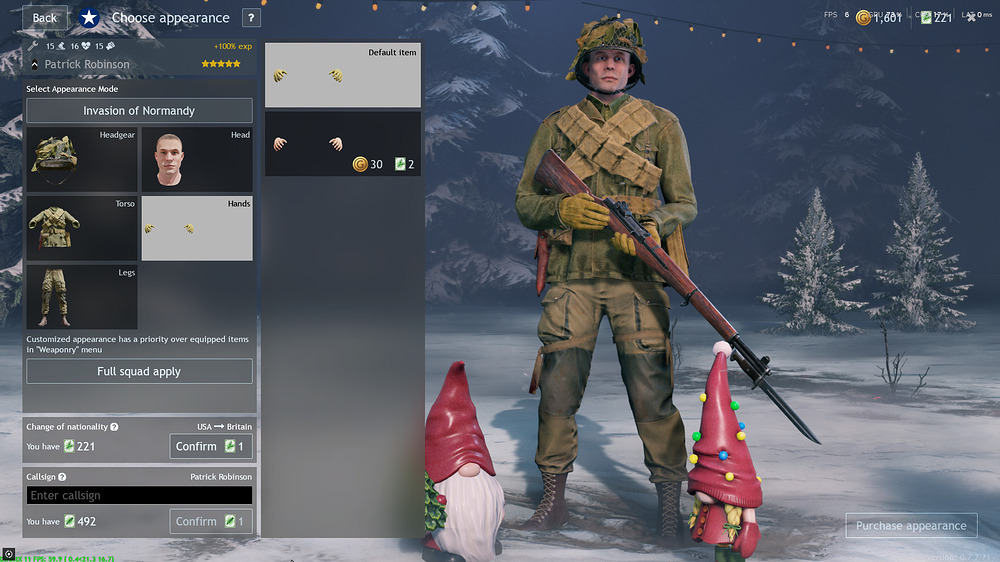Confirm the callsign change
Image resolution: width=1000 pixels, height=562 pixels.
210,521
